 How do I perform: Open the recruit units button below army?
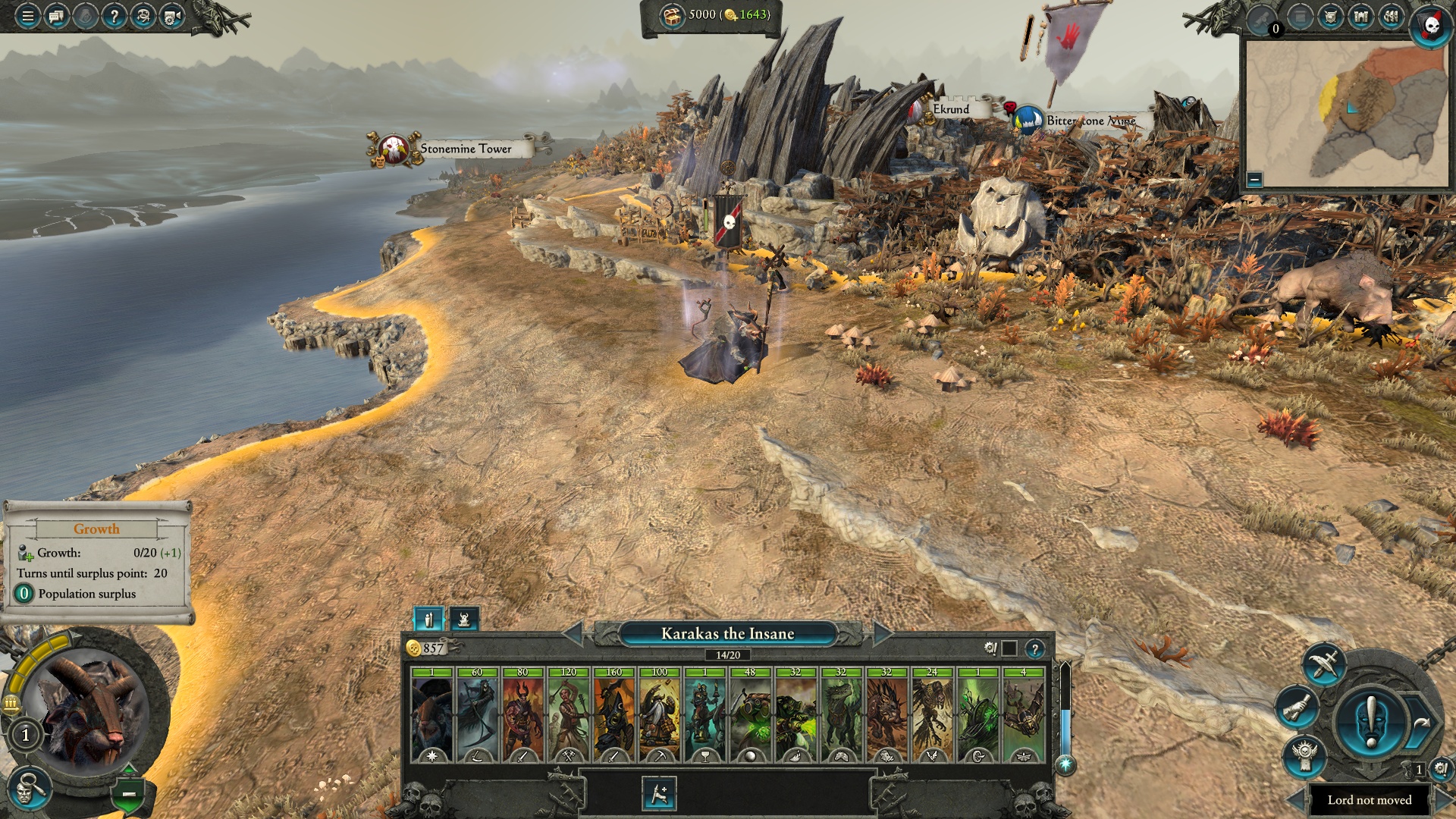[658, 794]
